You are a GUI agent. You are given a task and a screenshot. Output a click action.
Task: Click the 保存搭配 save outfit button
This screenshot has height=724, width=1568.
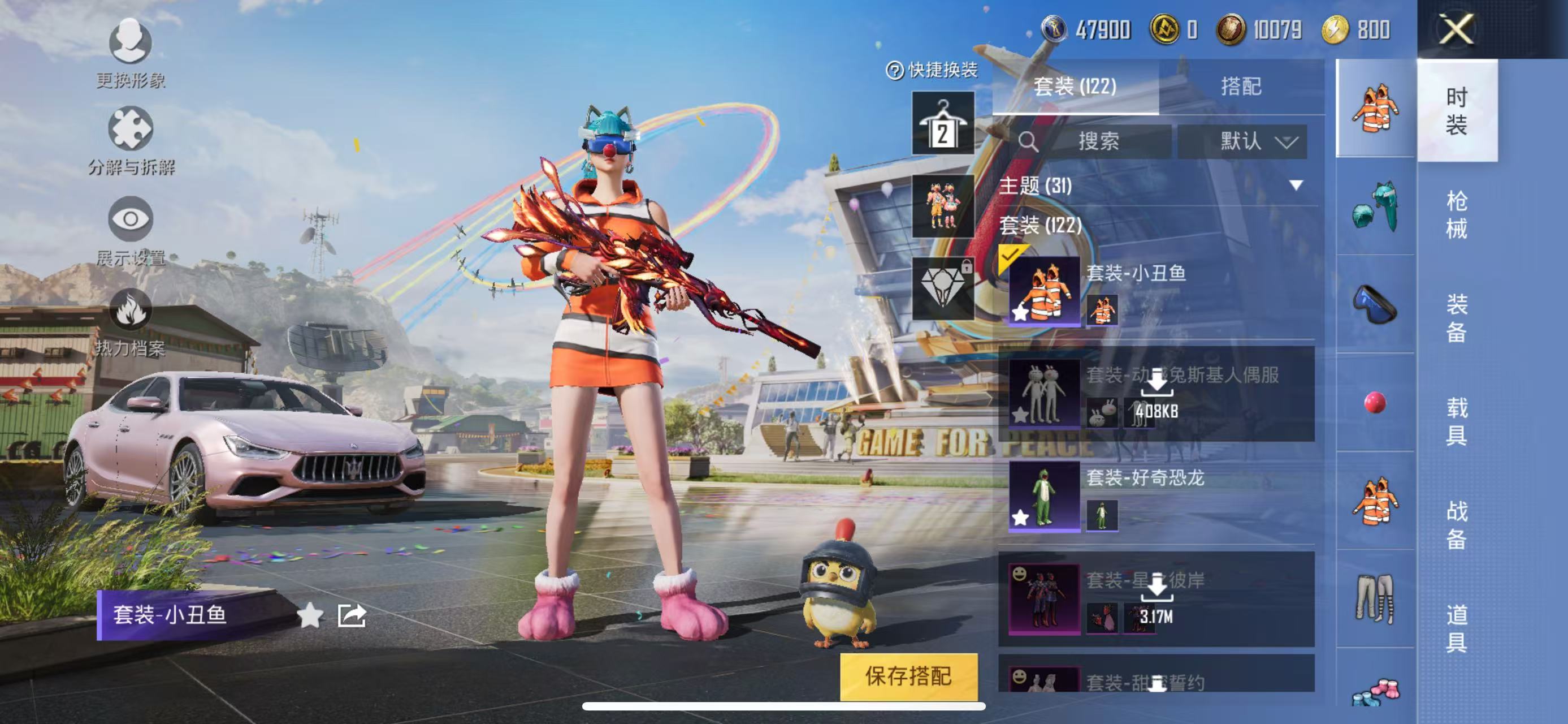click(x=908, y=676)
